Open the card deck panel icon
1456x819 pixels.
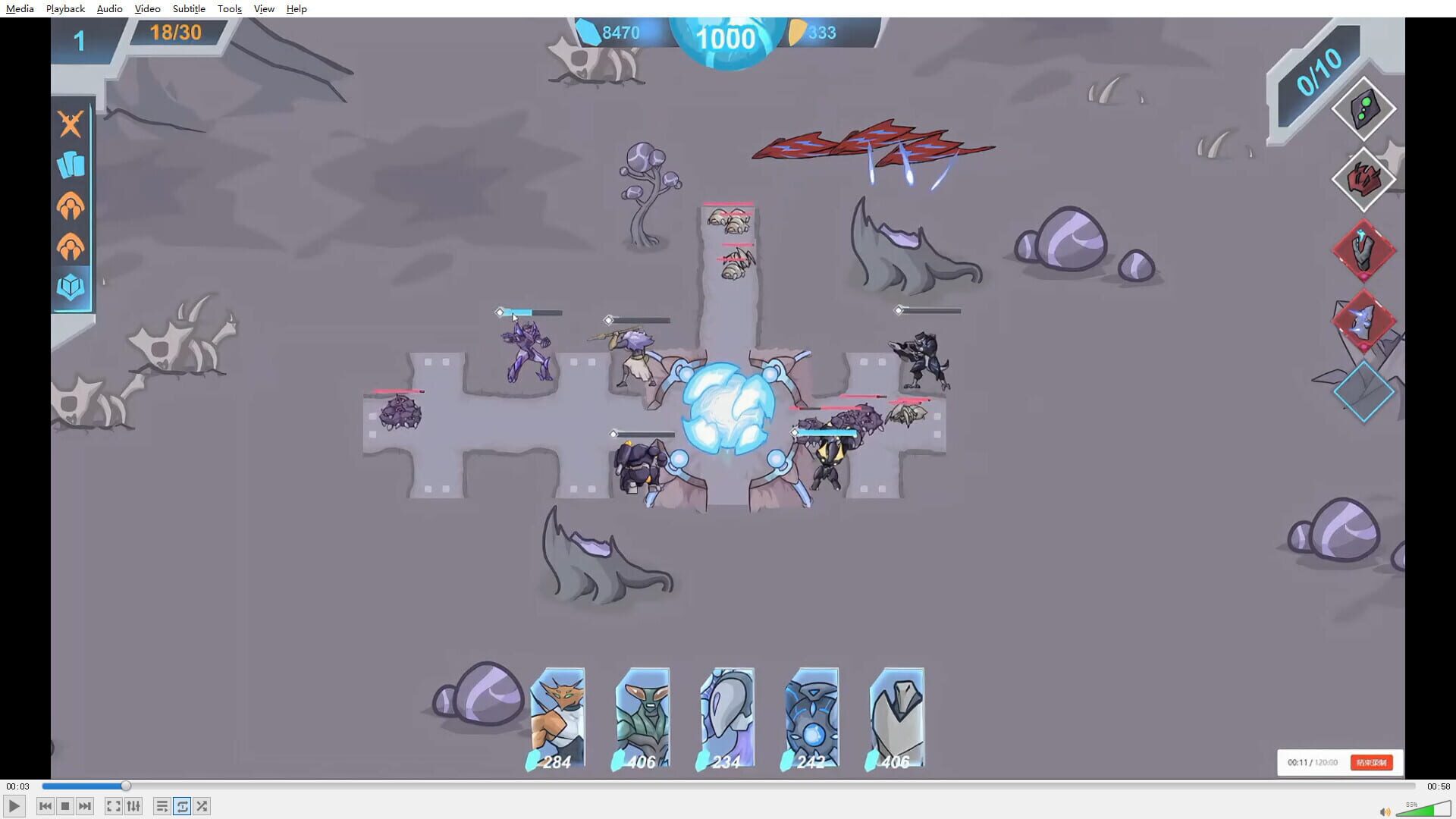click(x=71, y=163)
